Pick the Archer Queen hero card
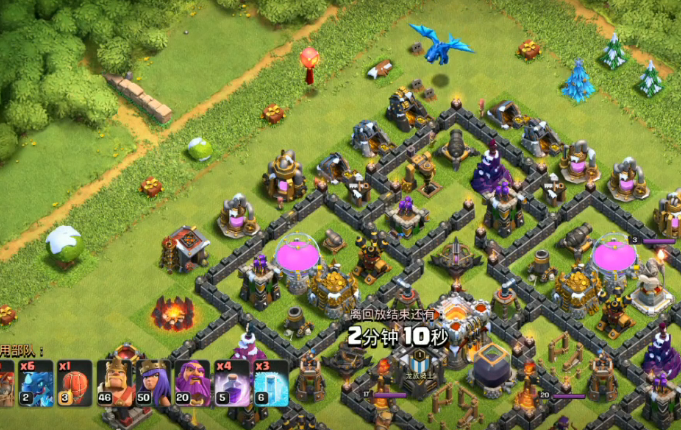 [154, 383]
